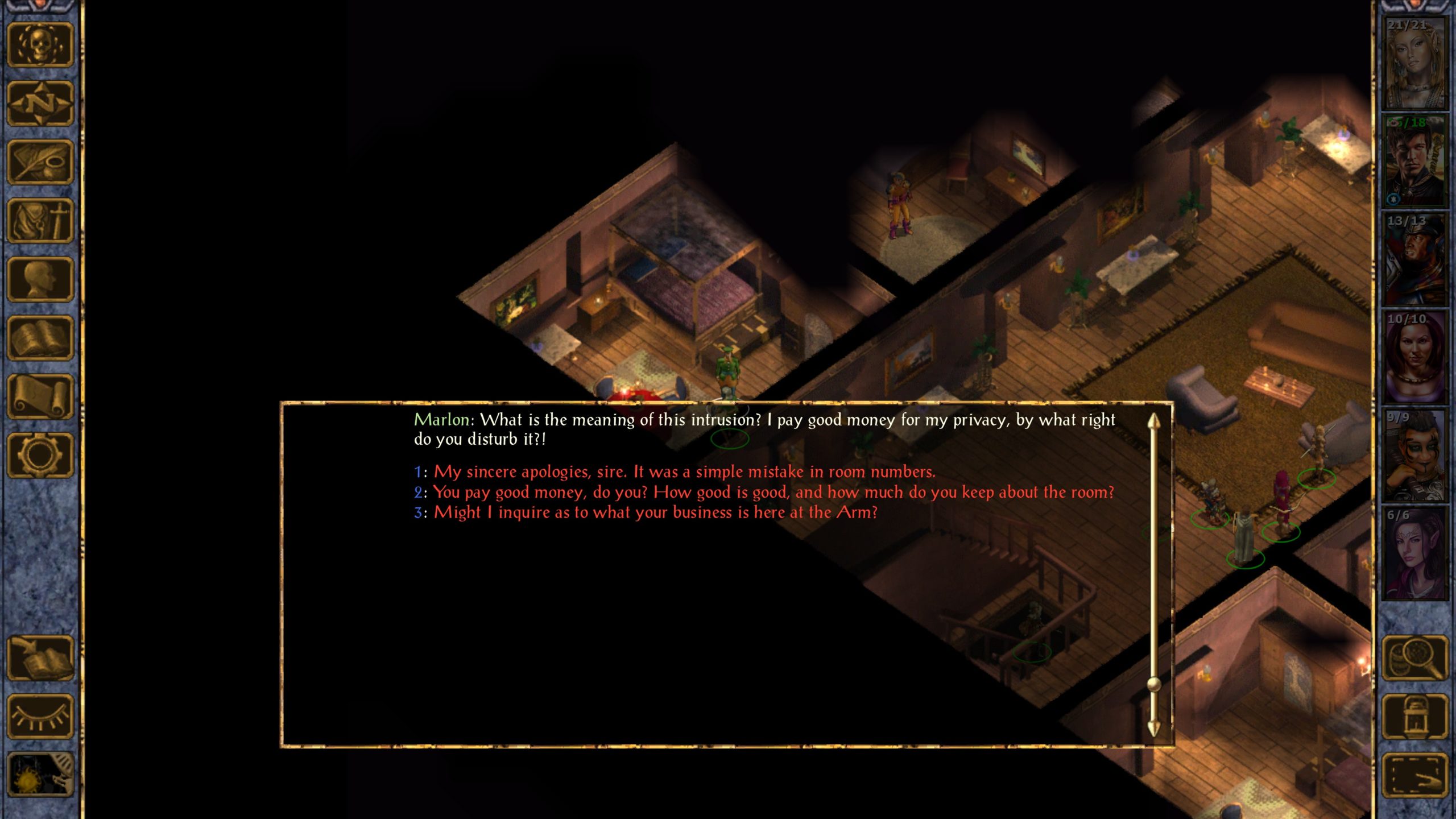Select the blonde woman portrait with 21/21 health

1414,63
